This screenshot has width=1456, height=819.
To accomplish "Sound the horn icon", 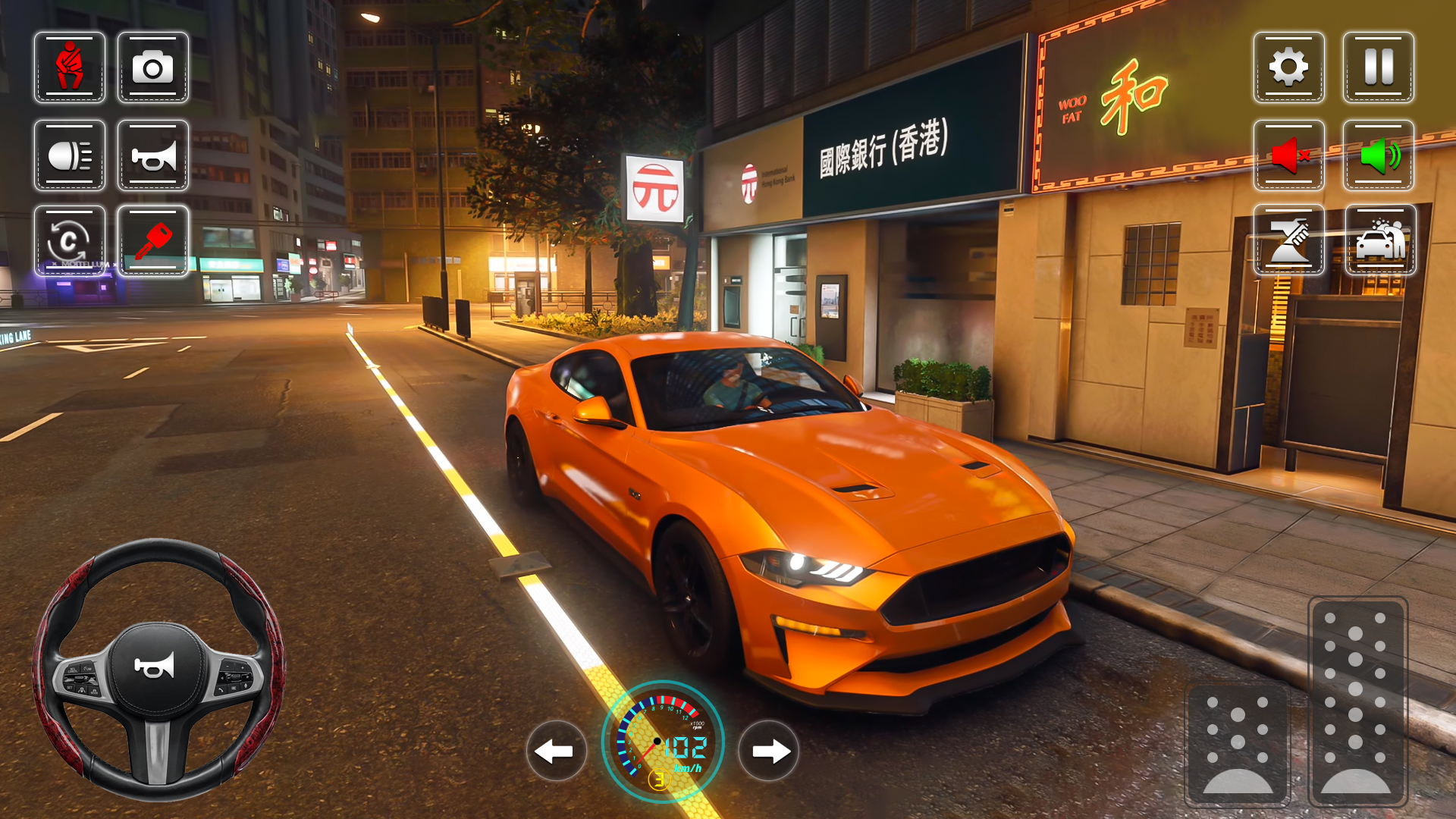I will [153, 155].
